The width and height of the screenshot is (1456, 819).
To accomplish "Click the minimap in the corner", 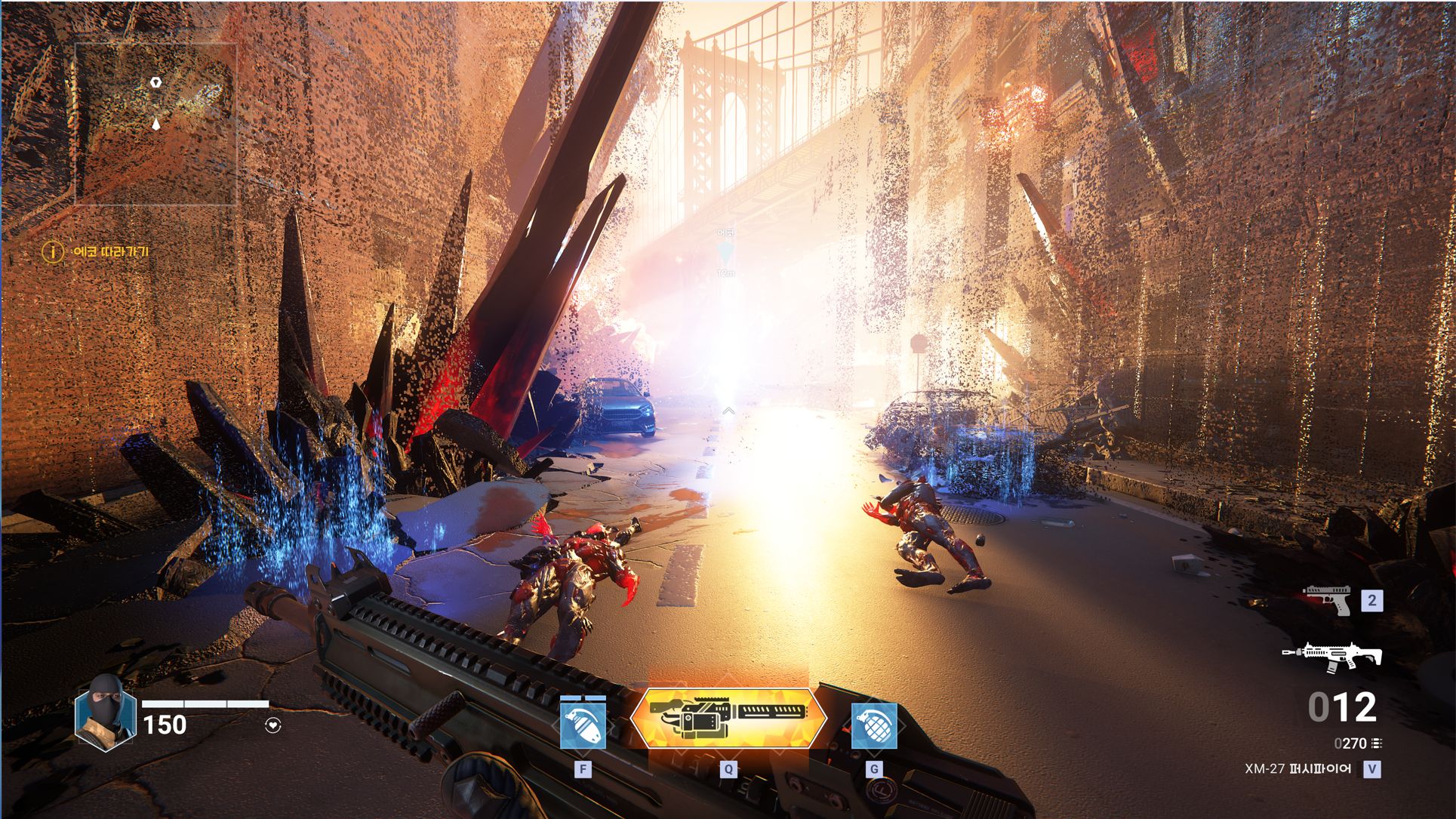I will (155, 124).
